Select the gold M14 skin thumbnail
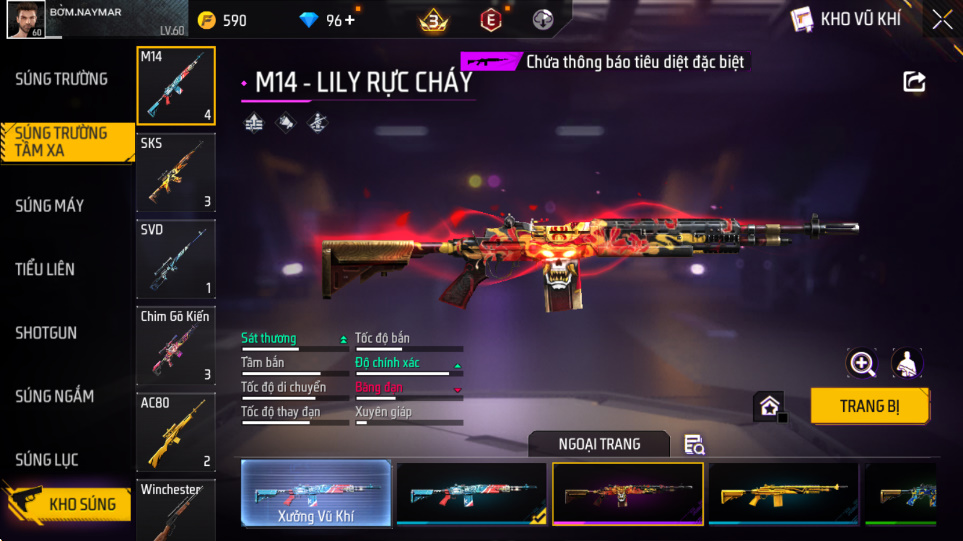 (783, 493)
